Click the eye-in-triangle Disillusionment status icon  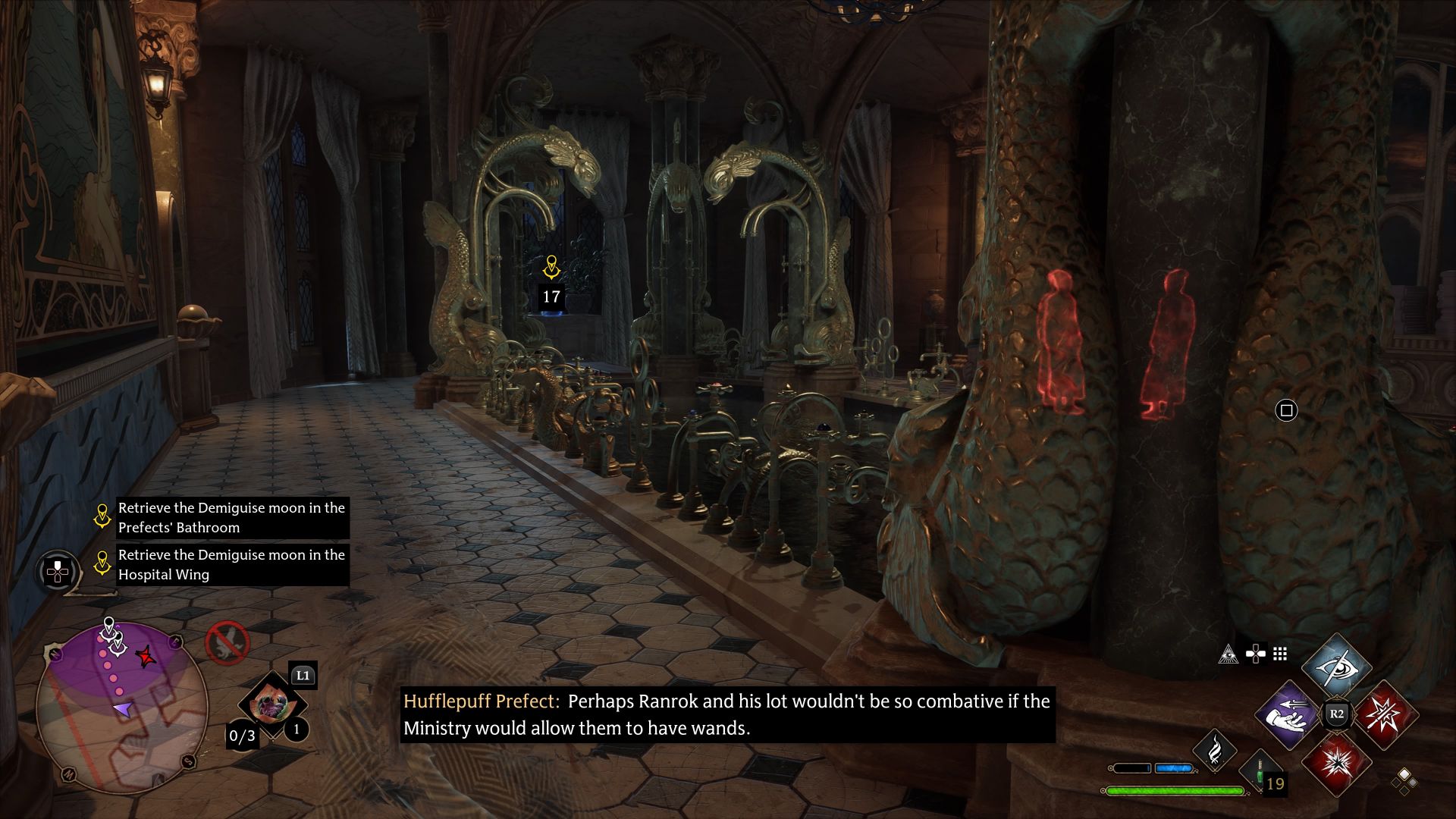point(1229,652)
